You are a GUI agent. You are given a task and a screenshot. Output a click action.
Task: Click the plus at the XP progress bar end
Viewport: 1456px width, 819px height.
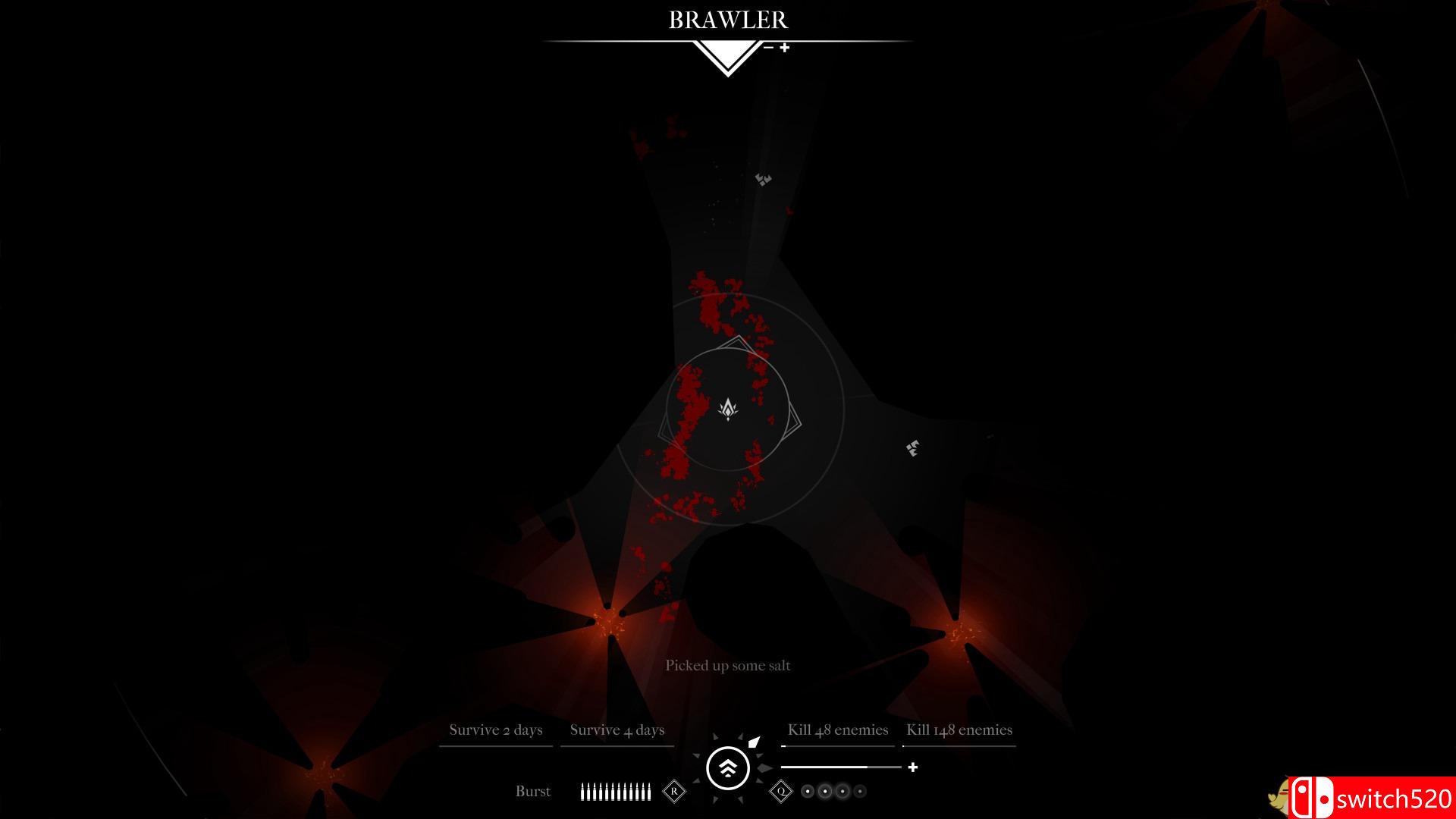[913, 767]
